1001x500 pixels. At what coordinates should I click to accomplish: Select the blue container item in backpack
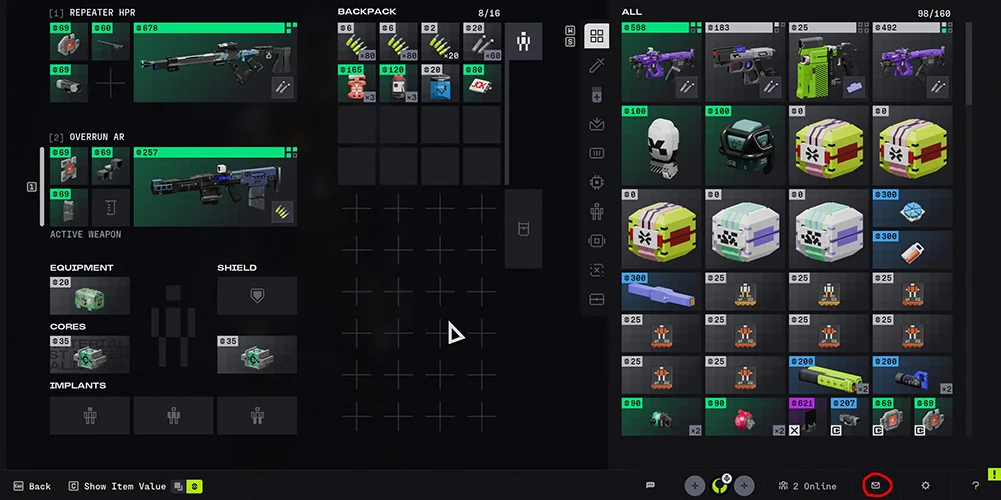[x=440, y=83]
